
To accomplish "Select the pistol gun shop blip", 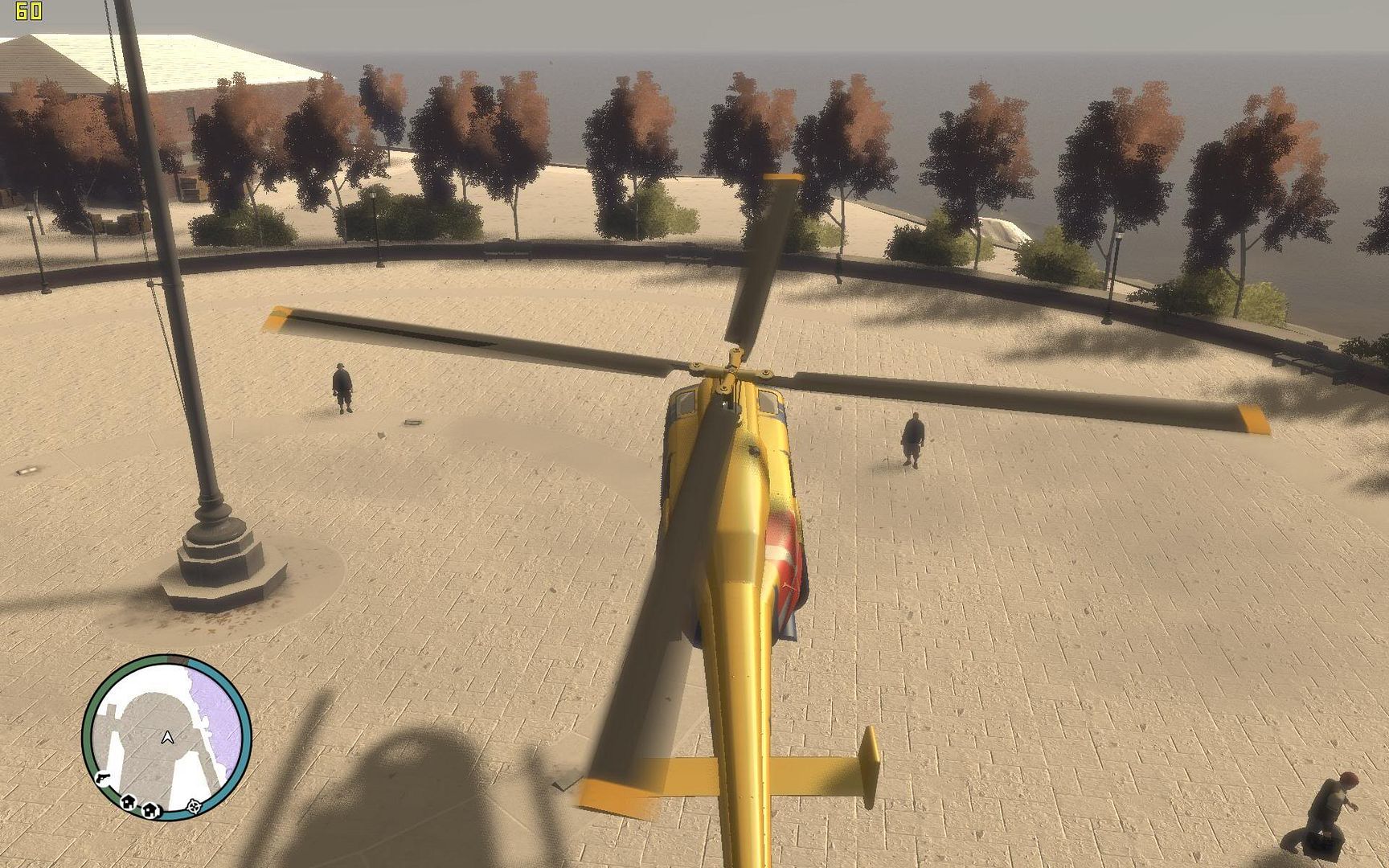I will click(x=102, y=777).
